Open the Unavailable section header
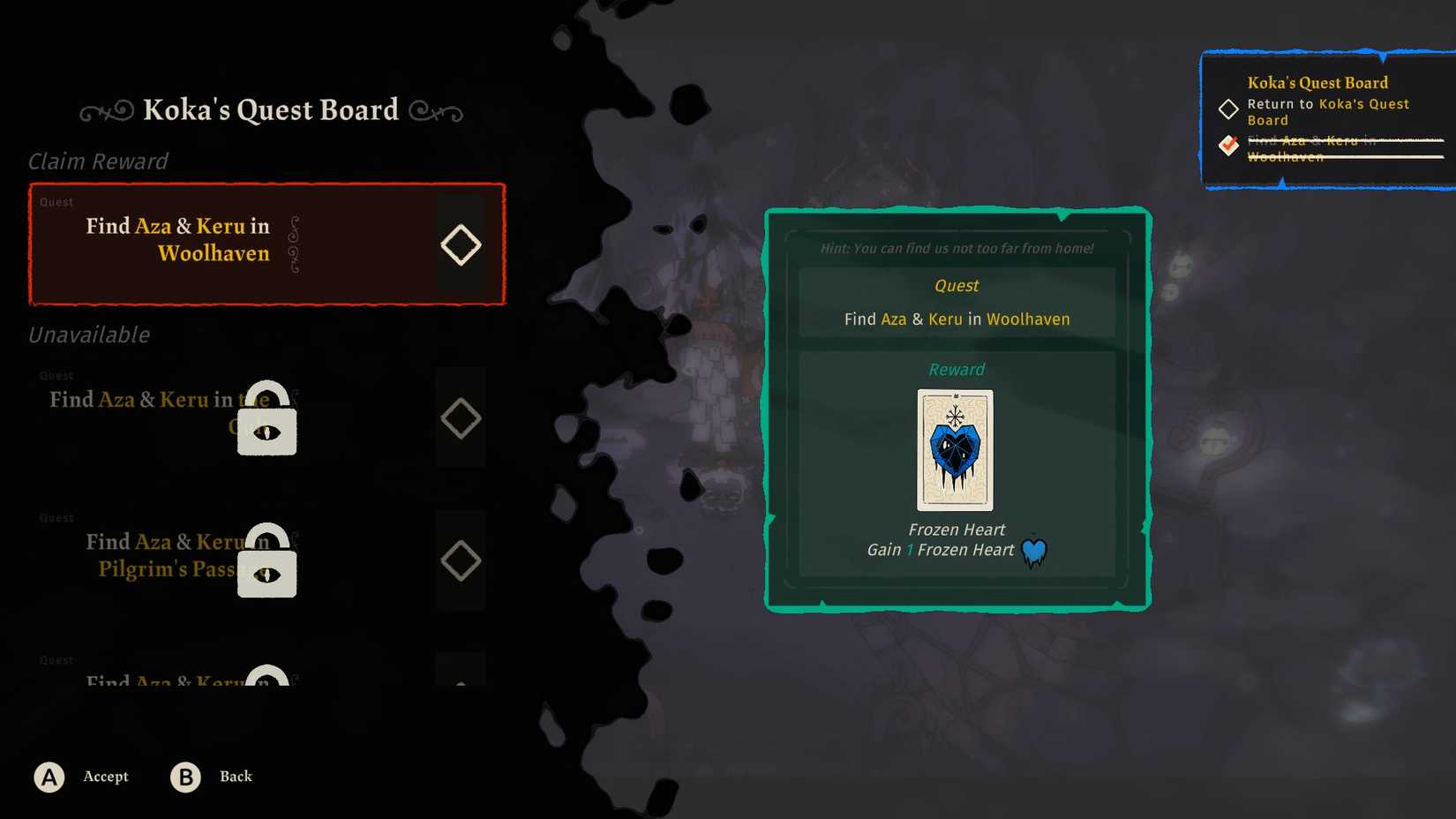 tap(88, 335)
